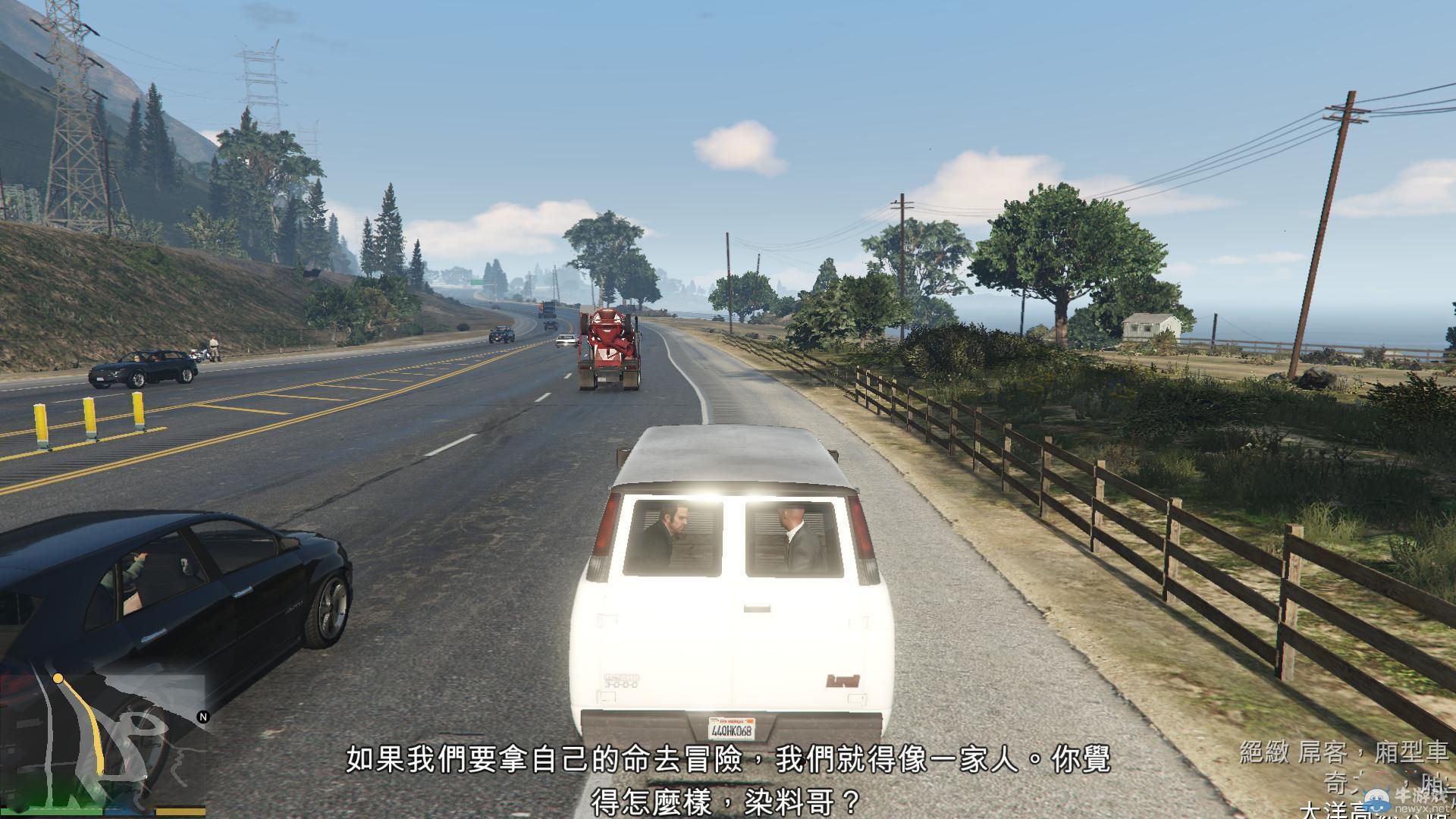Image resolution: width=1456 pixels, height=819 pixels.
Task: Click the N compass icon on the minimap
Action: point(203,717)
